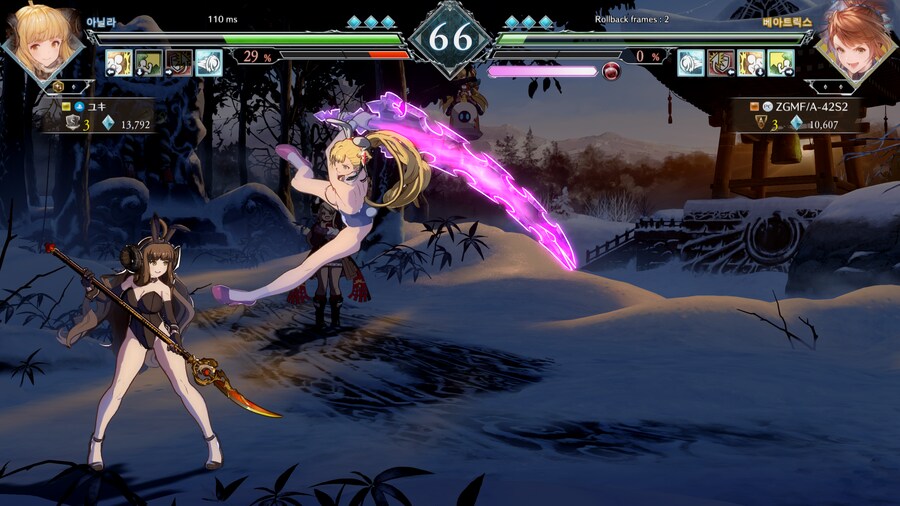Select Beatrix's green right-arrow skill icon
This screenshot has height=506, width=900.
pos(781,63)
